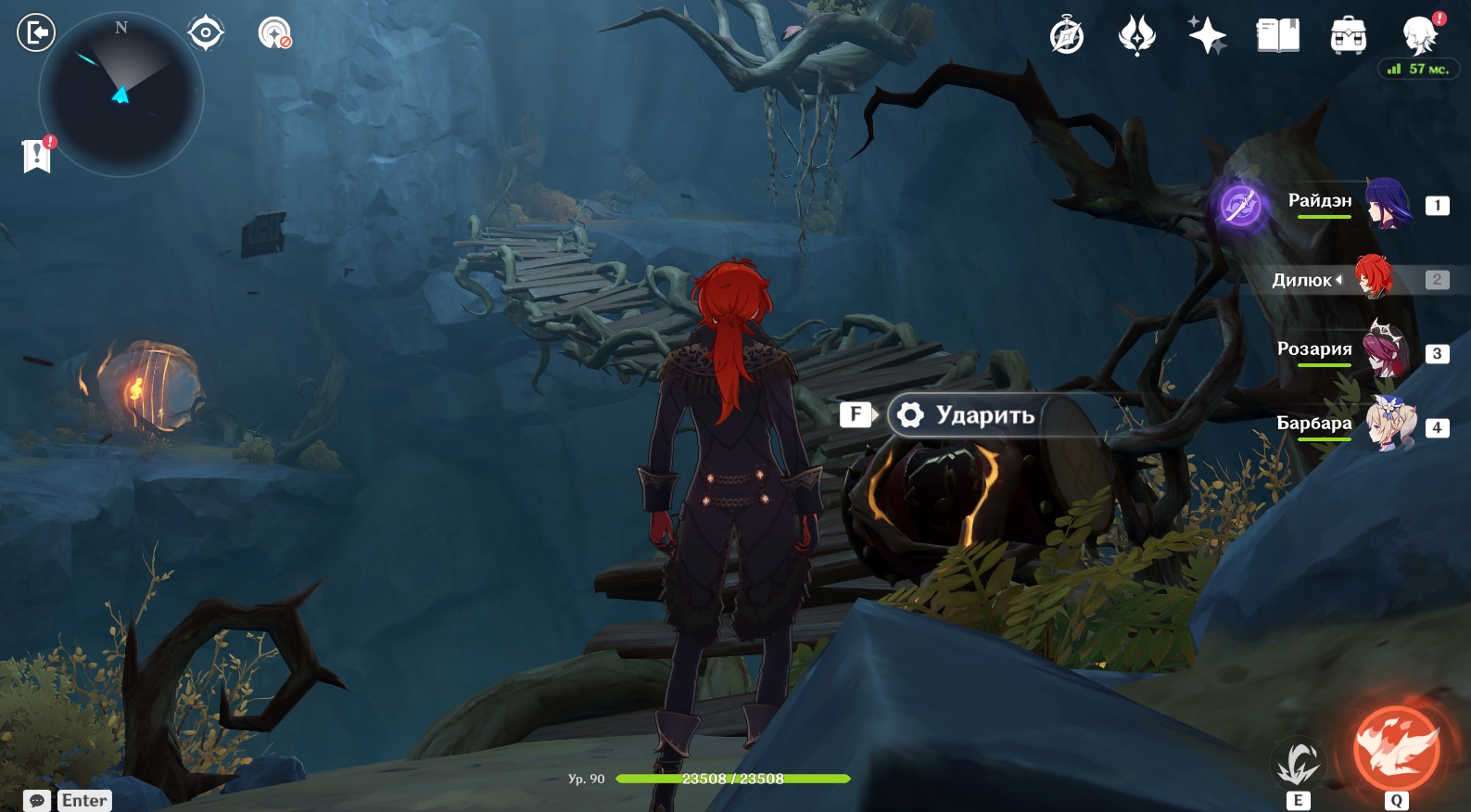This screenshot has height=812, width=1471.
Task: Open the circular minimap
Action: point(120,95)
